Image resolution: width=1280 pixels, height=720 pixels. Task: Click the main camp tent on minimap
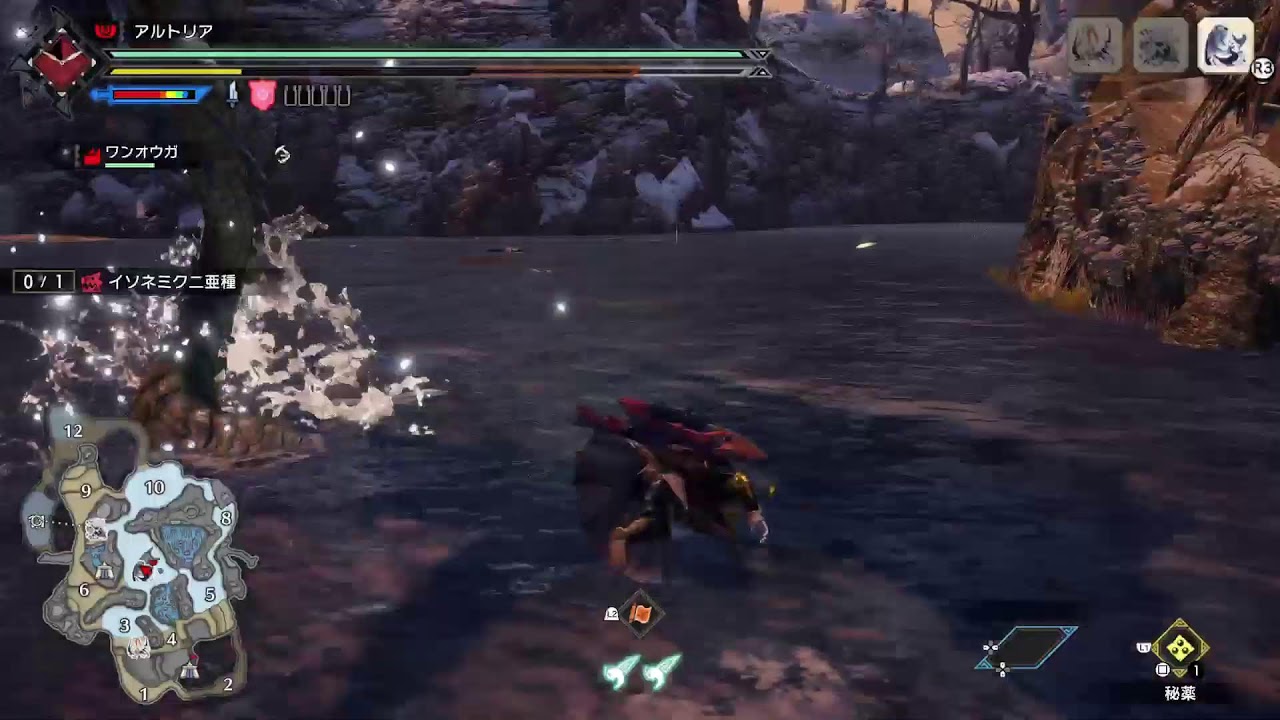190,672
